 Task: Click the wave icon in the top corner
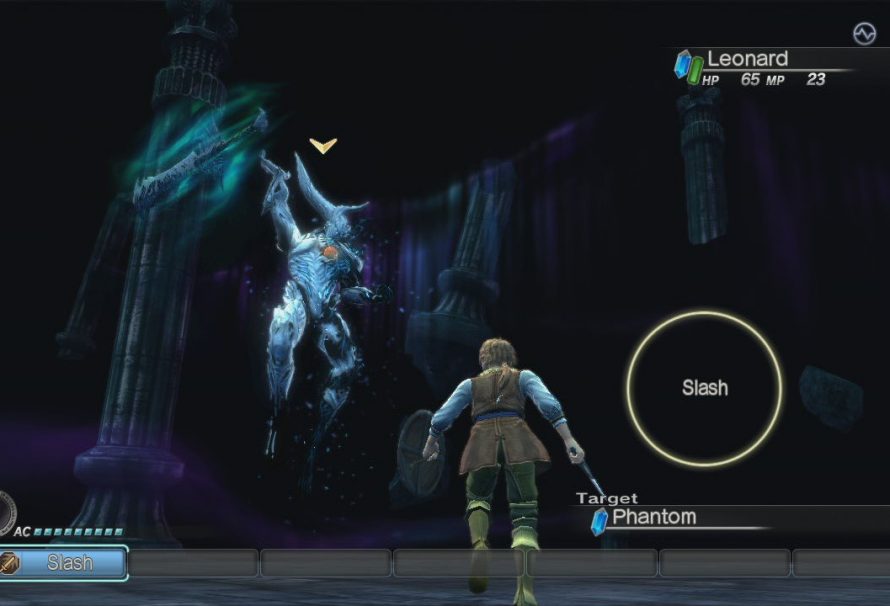pyautogui.click(x=864, y=34)
